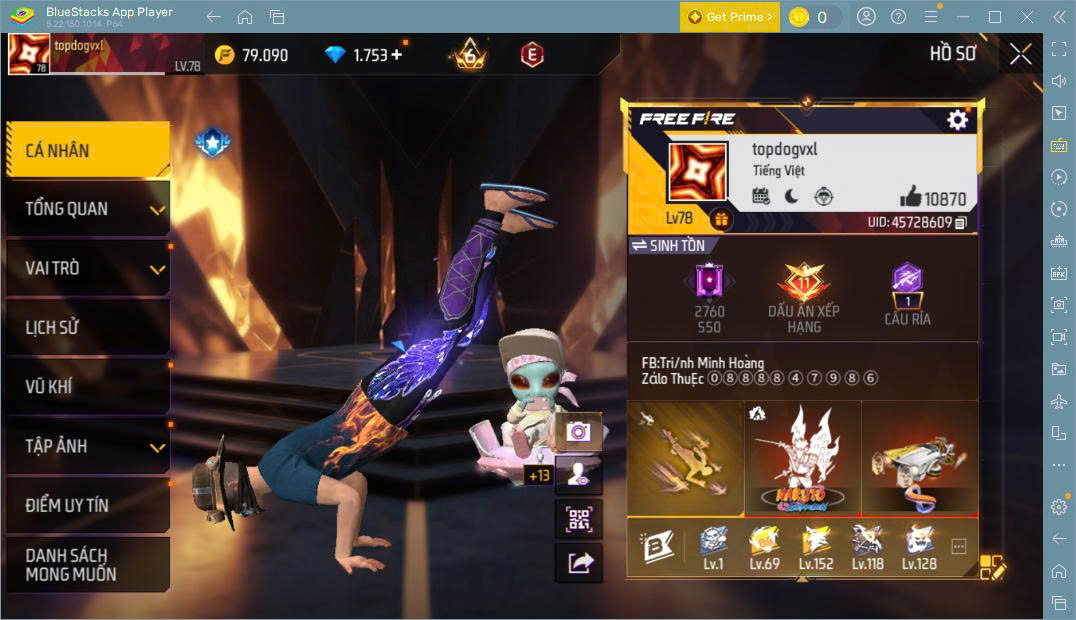The image size is (1076, 620).
Task: Give a like with thumbs-up icon
Action: tap(910, 197)
